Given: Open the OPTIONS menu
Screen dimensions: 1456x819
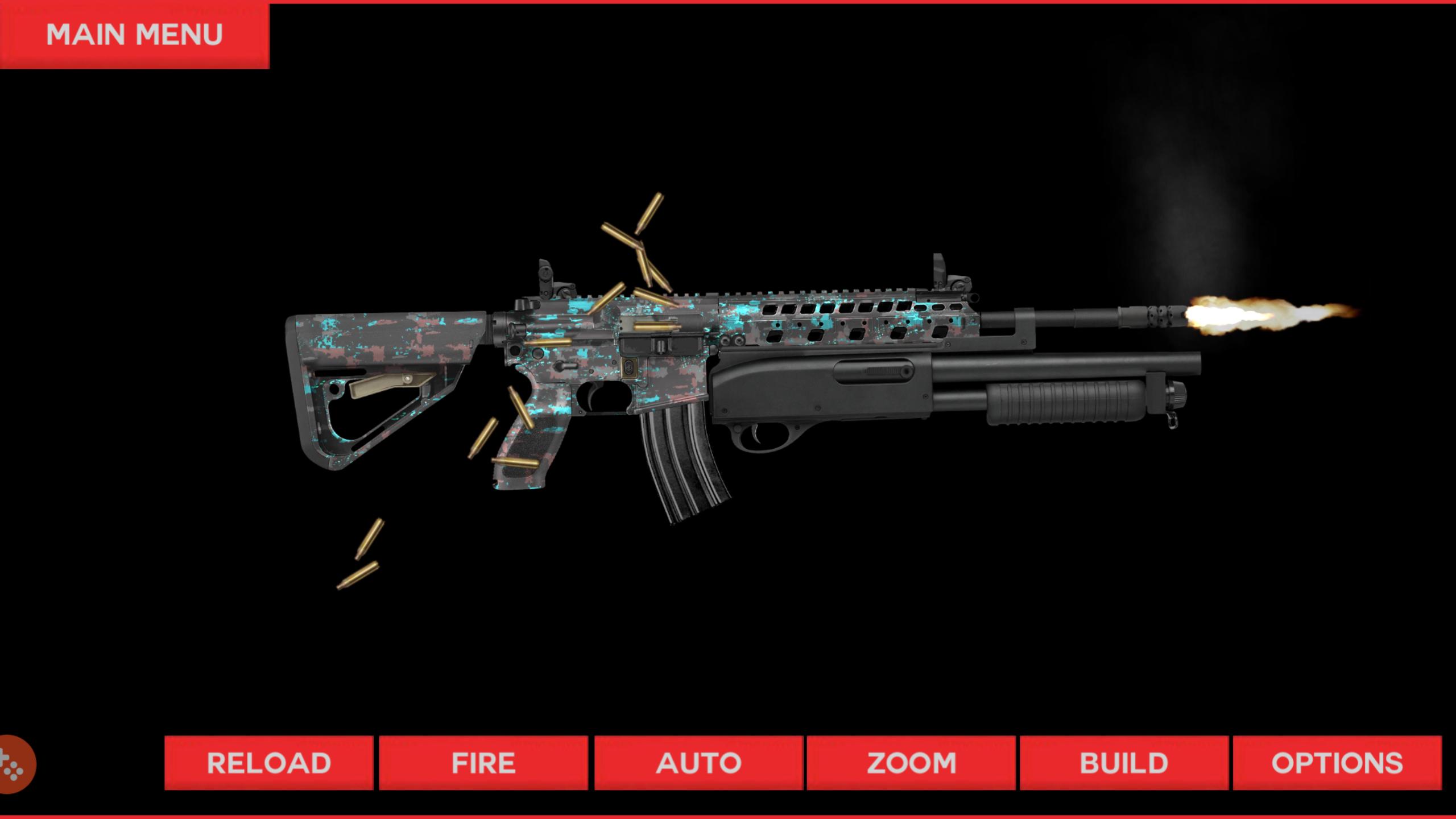Looking at the screenshot, I should click(1342, 763).
